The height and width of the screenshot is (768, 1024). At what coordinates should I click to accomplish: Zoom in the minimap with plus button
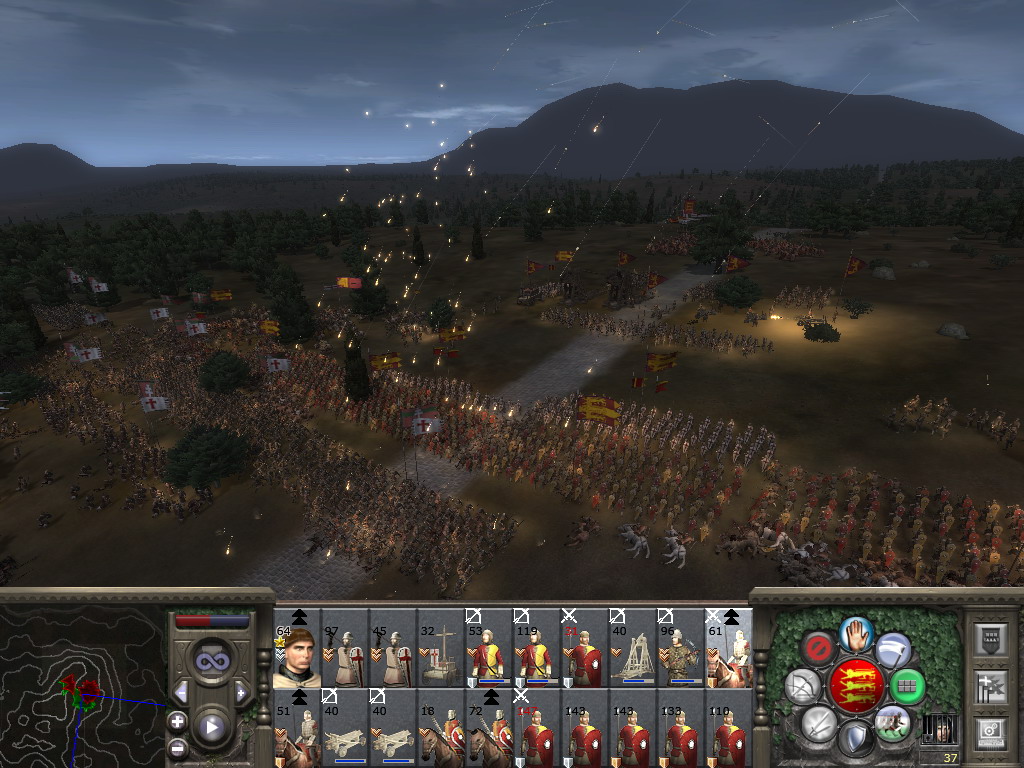(178, 721)
